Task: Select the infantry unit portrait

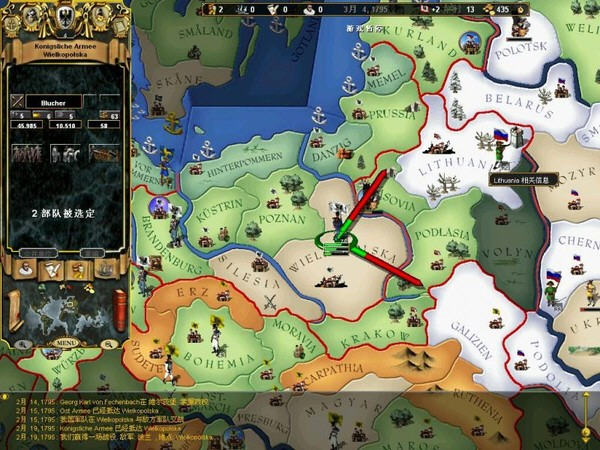Action: [27, 153]
